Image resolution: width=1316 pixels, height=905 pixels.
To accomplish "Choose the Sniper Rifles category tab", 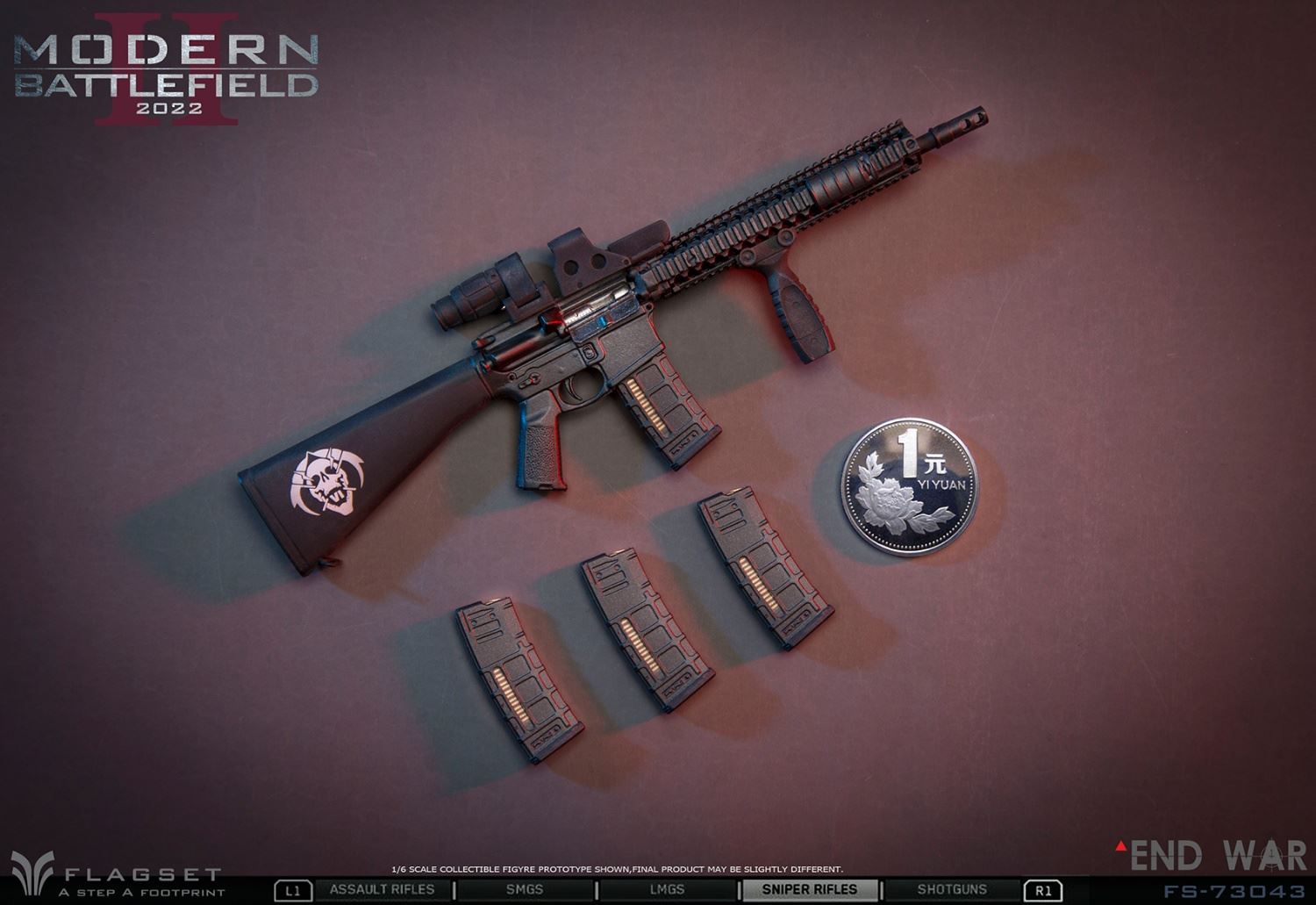I will (809, 889).
